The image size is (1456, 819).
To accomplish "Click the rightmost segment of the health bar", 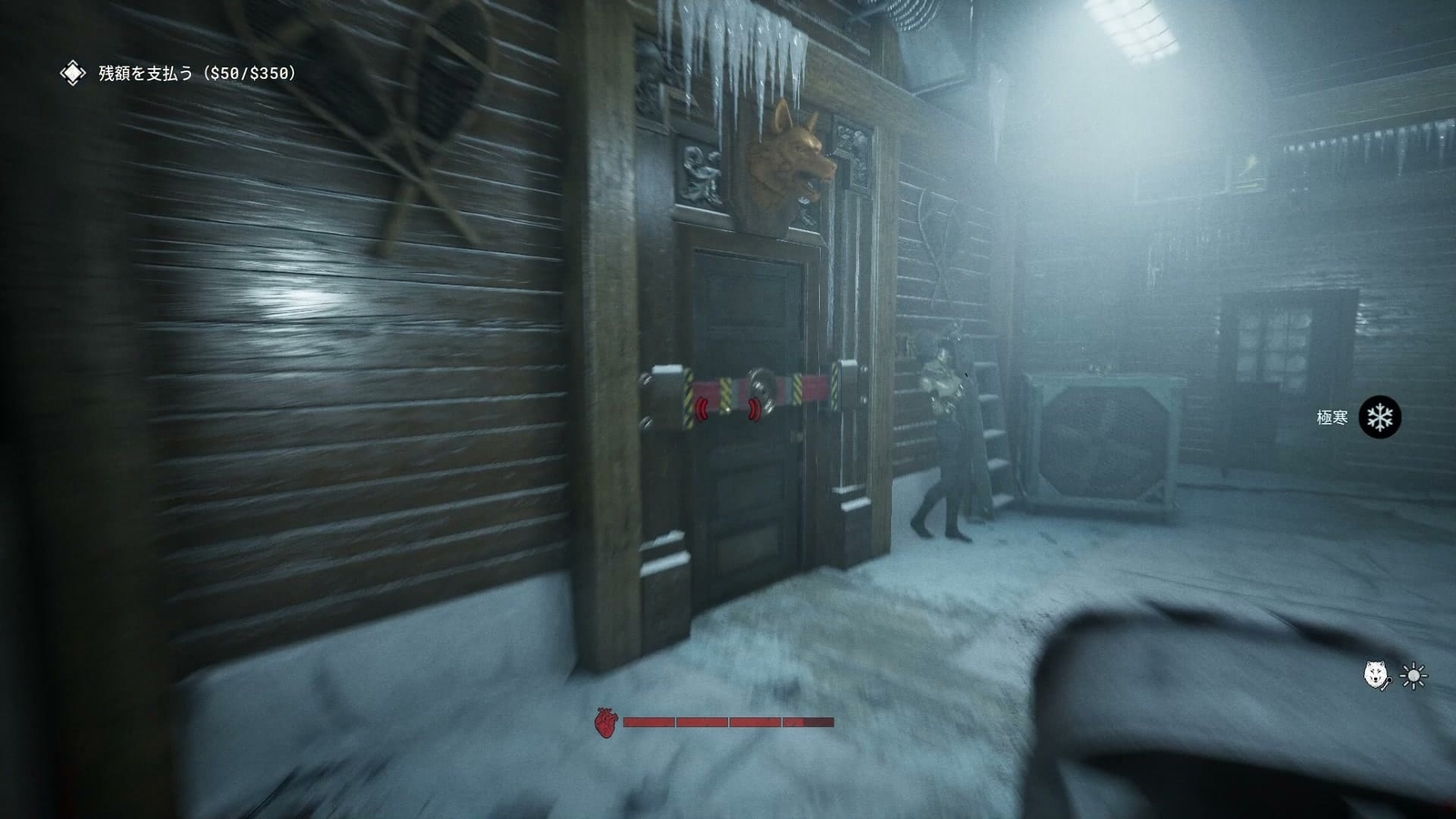I will [x=810, y=722].
